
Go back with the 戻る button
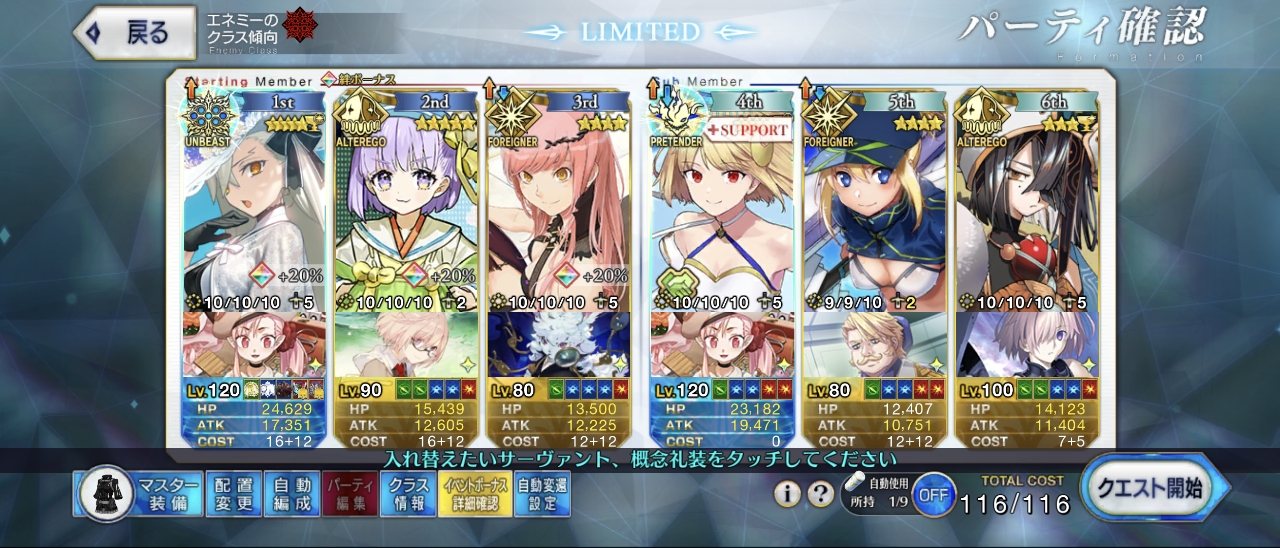[136, 32]
